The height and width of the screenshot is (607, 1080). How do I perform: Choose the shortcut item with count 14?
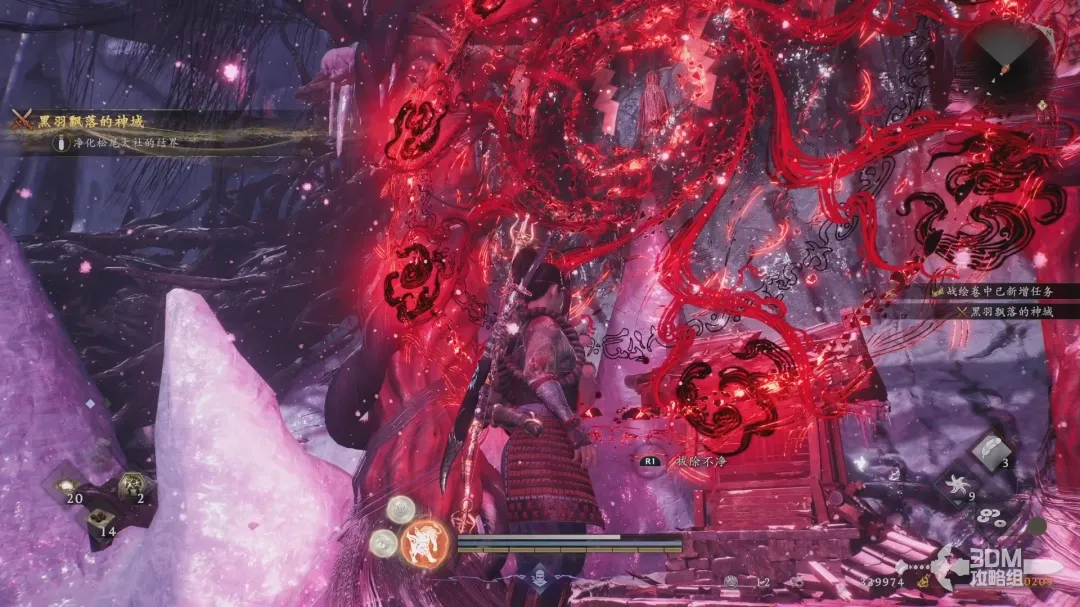[x=99, y=520]
